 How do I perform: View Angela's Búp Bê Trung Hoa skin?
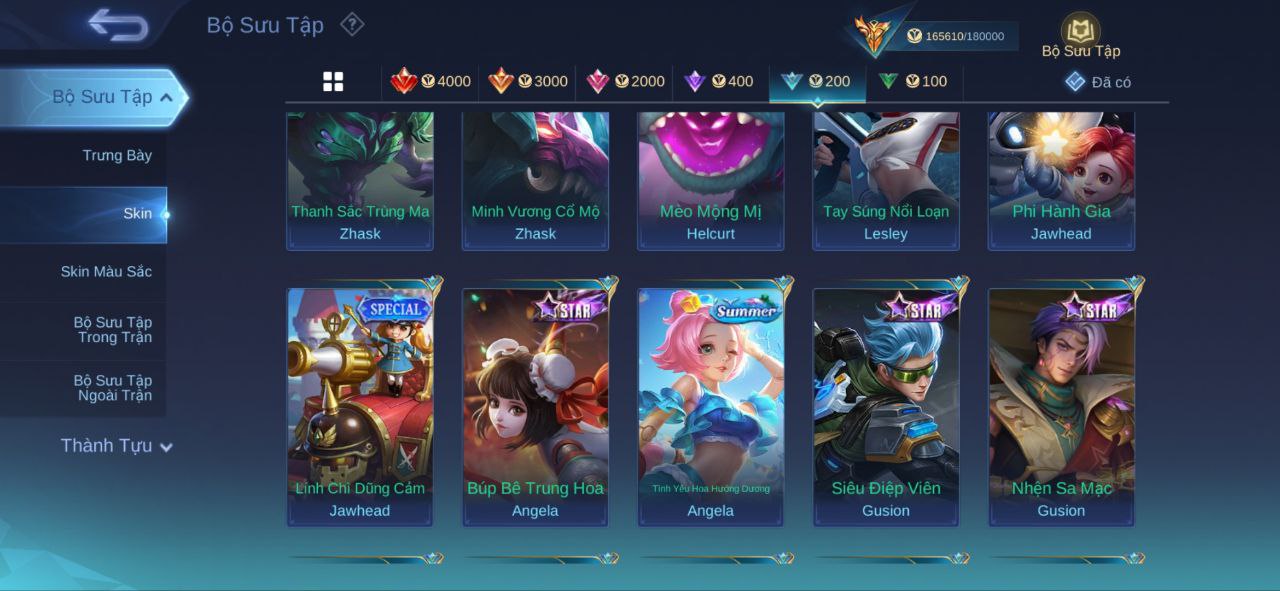[x=535, y=407]
